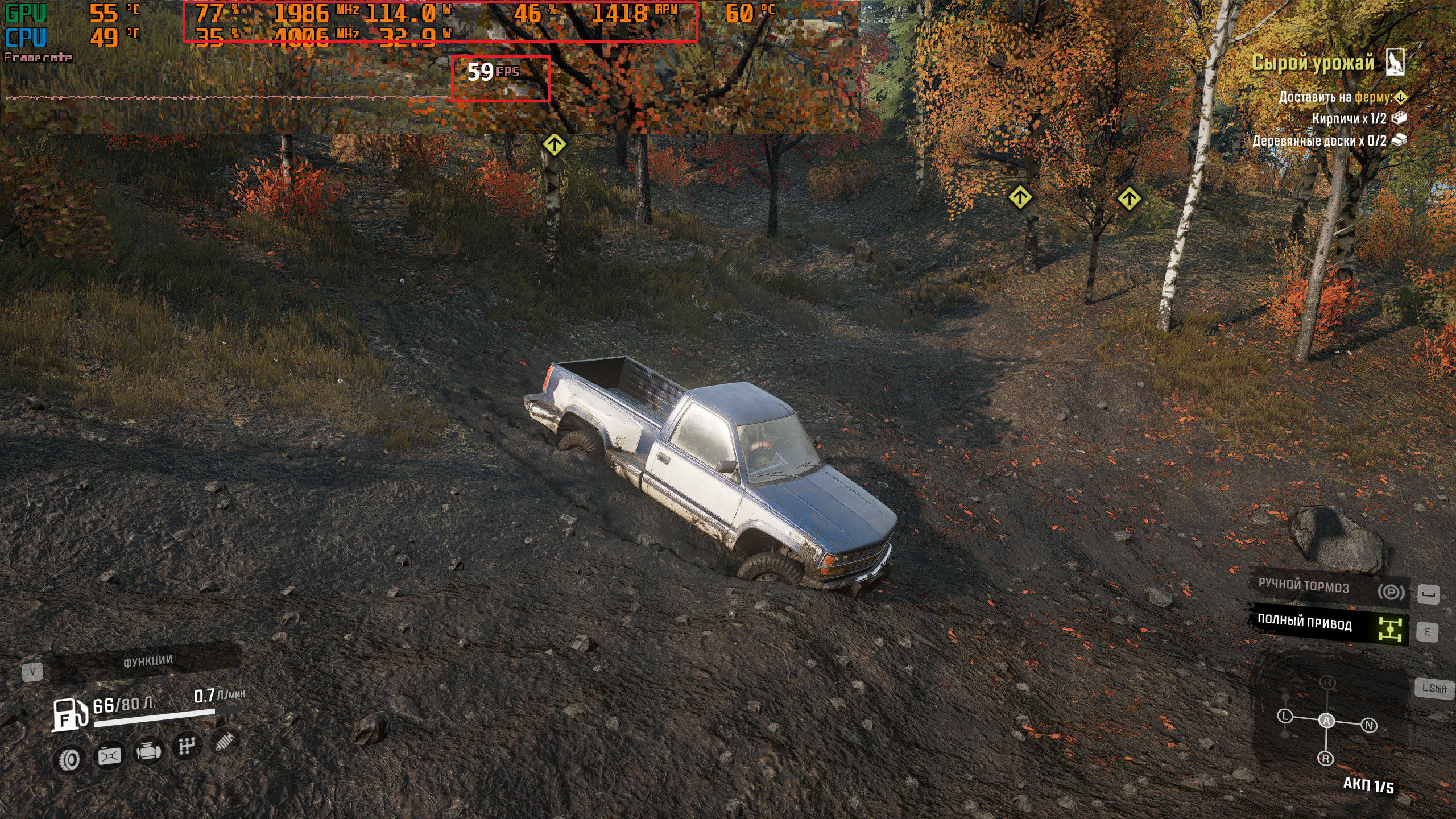
Task: Shift the gearbox to Low (L)
Action: 1285,716
